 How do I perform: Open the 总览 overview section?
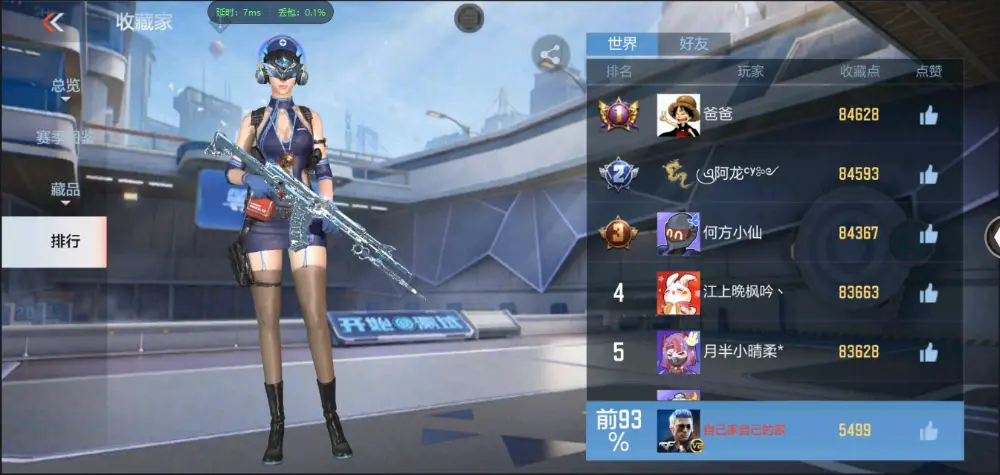(x=66, y=87)
